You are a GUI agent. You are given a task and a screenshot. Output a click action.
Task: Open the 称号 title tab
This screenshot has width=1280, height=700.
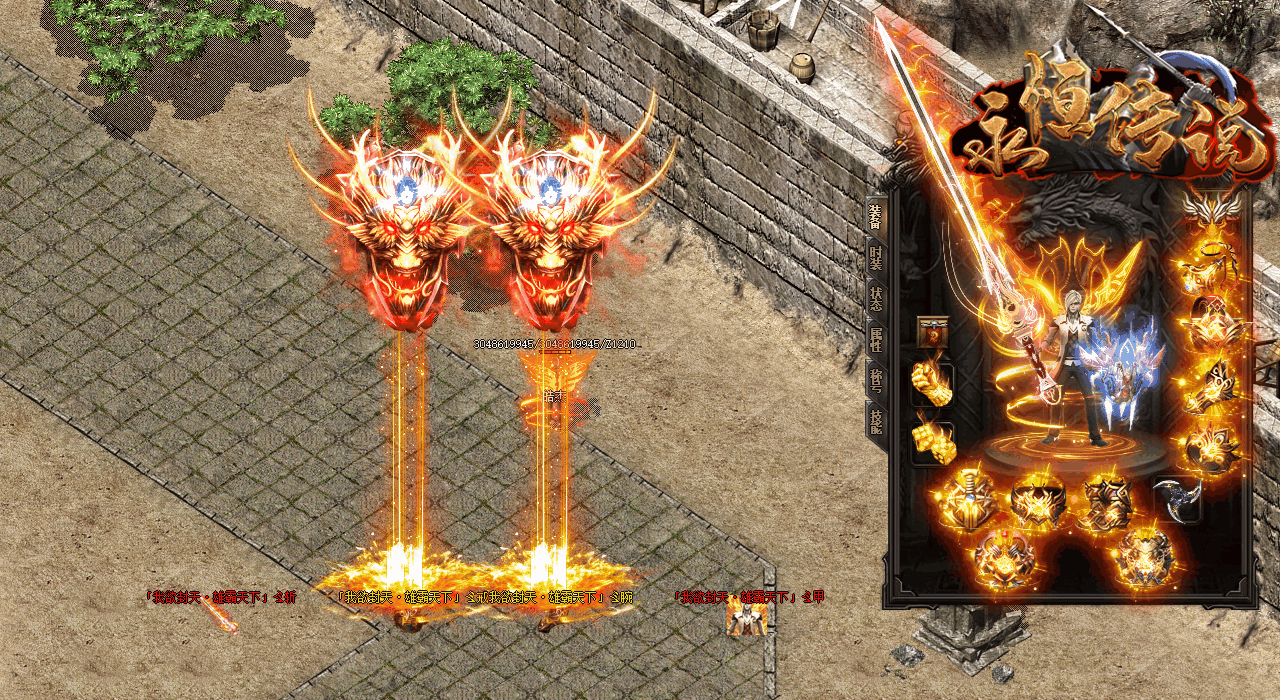pyautogui.click(x=876, y=380)
